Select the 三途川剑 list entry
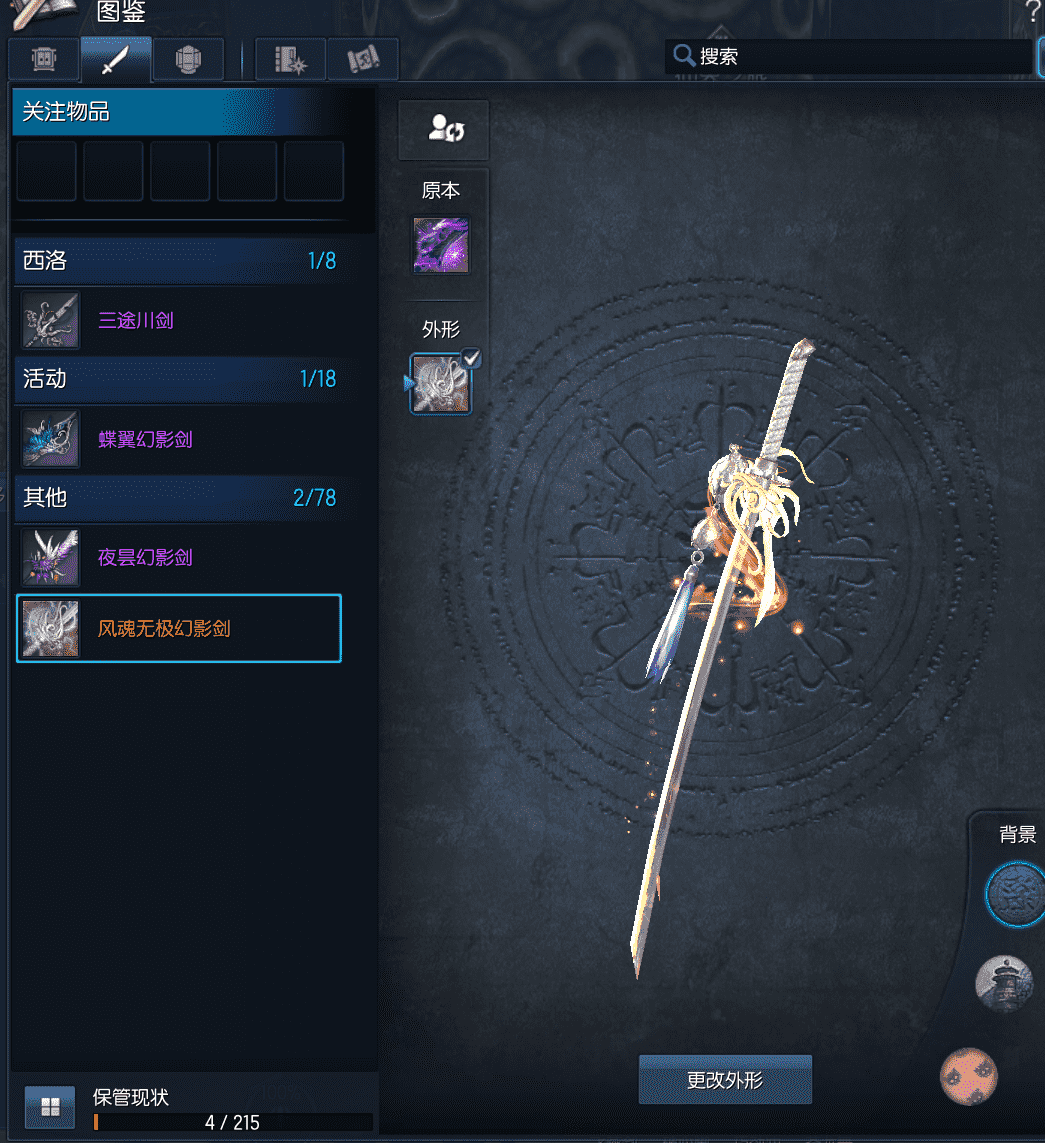The image size is (1045, 1143). pos(180,321)
